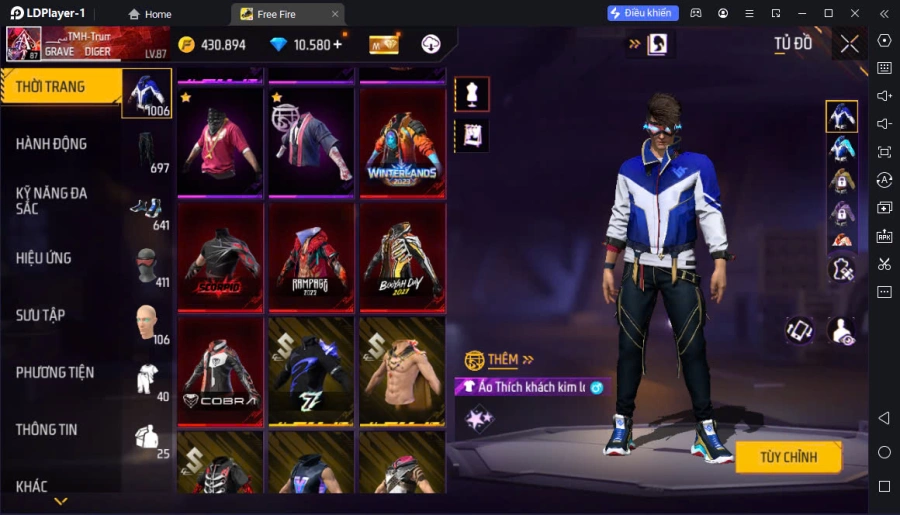Select the Scorpio red jacket

[x=220, y=256]
